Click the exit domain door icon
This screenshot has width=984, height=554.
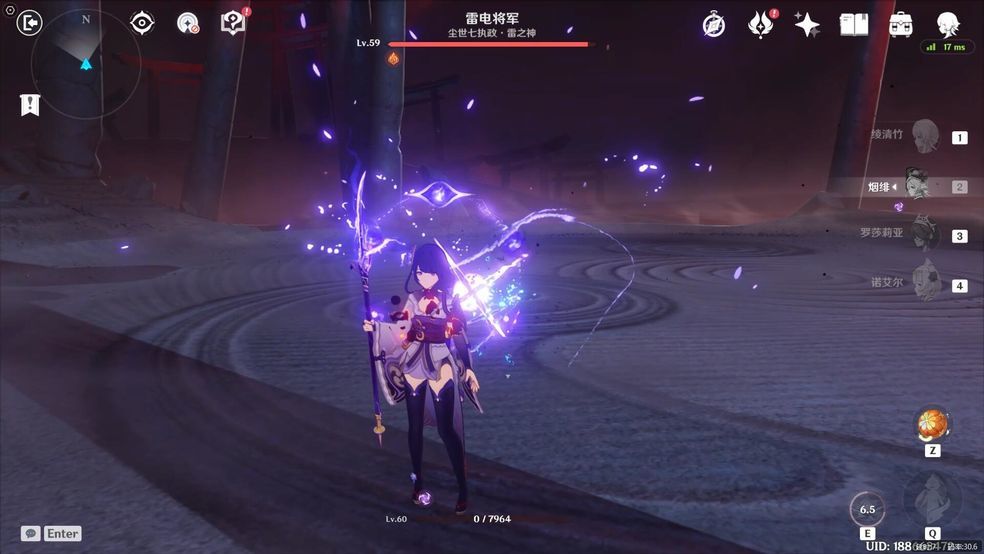point(31,22)
